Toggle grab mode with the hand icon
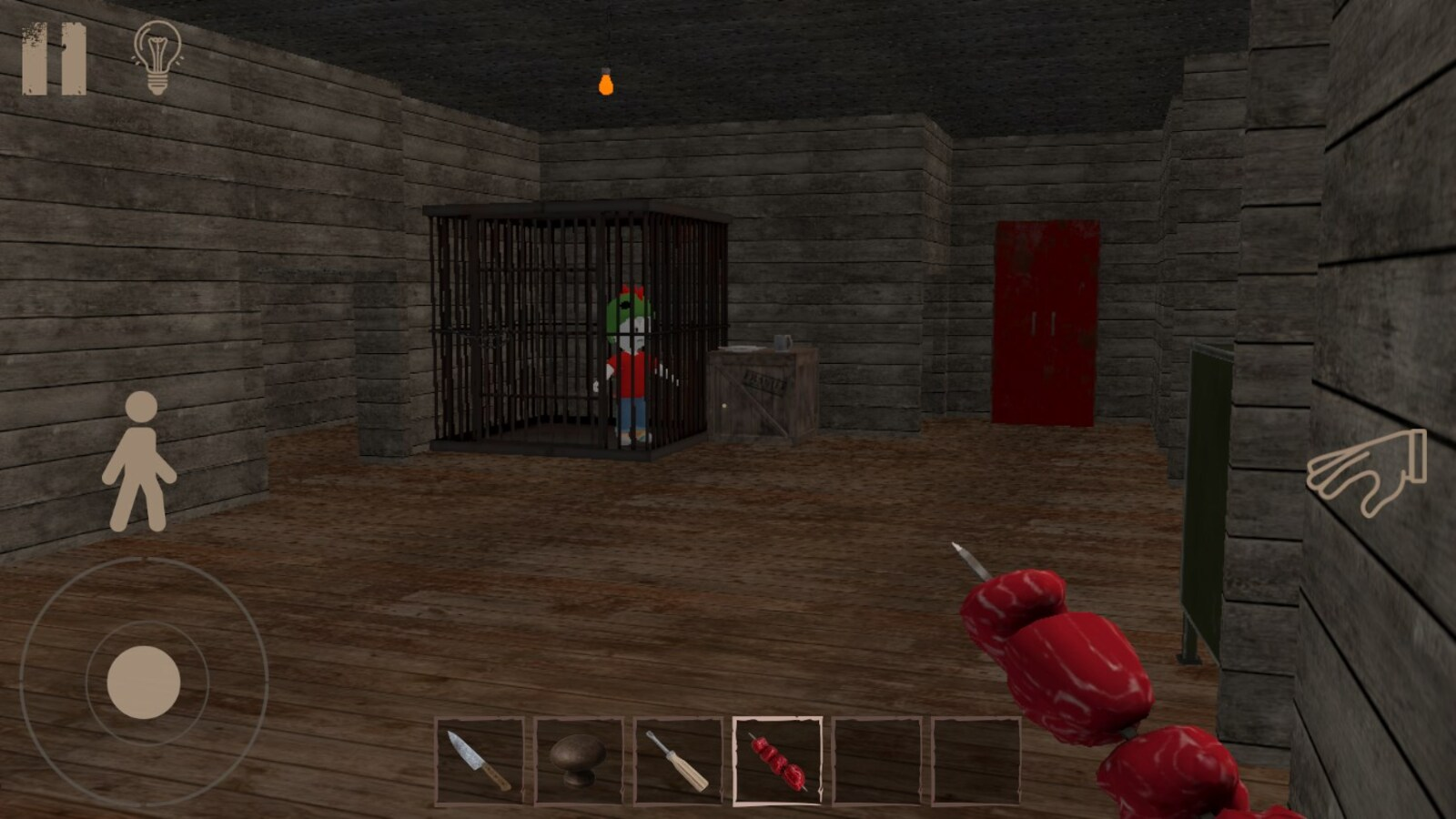The image size is (1456, 819). click(1365, 473)
